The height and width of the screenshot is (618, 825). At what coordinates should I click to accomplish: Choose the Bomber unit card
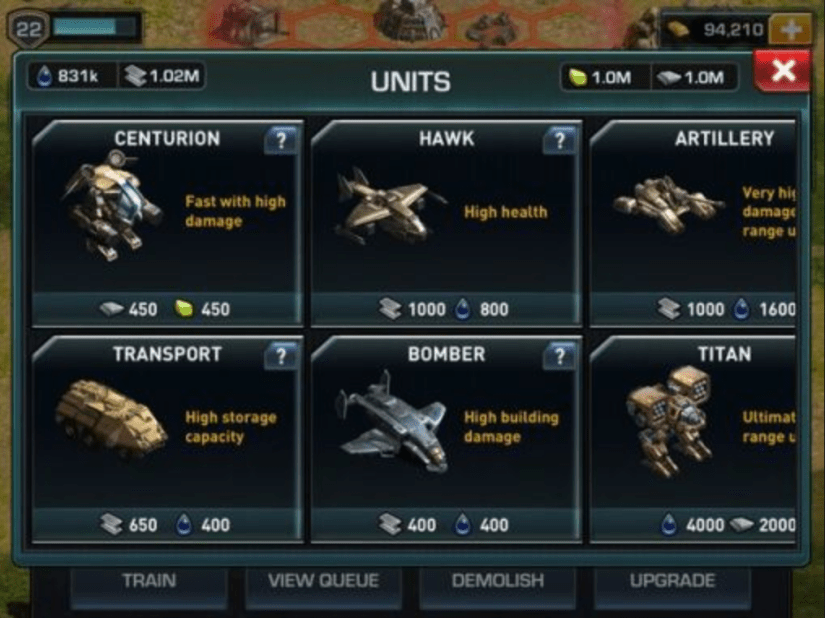(x=445, y=438)
